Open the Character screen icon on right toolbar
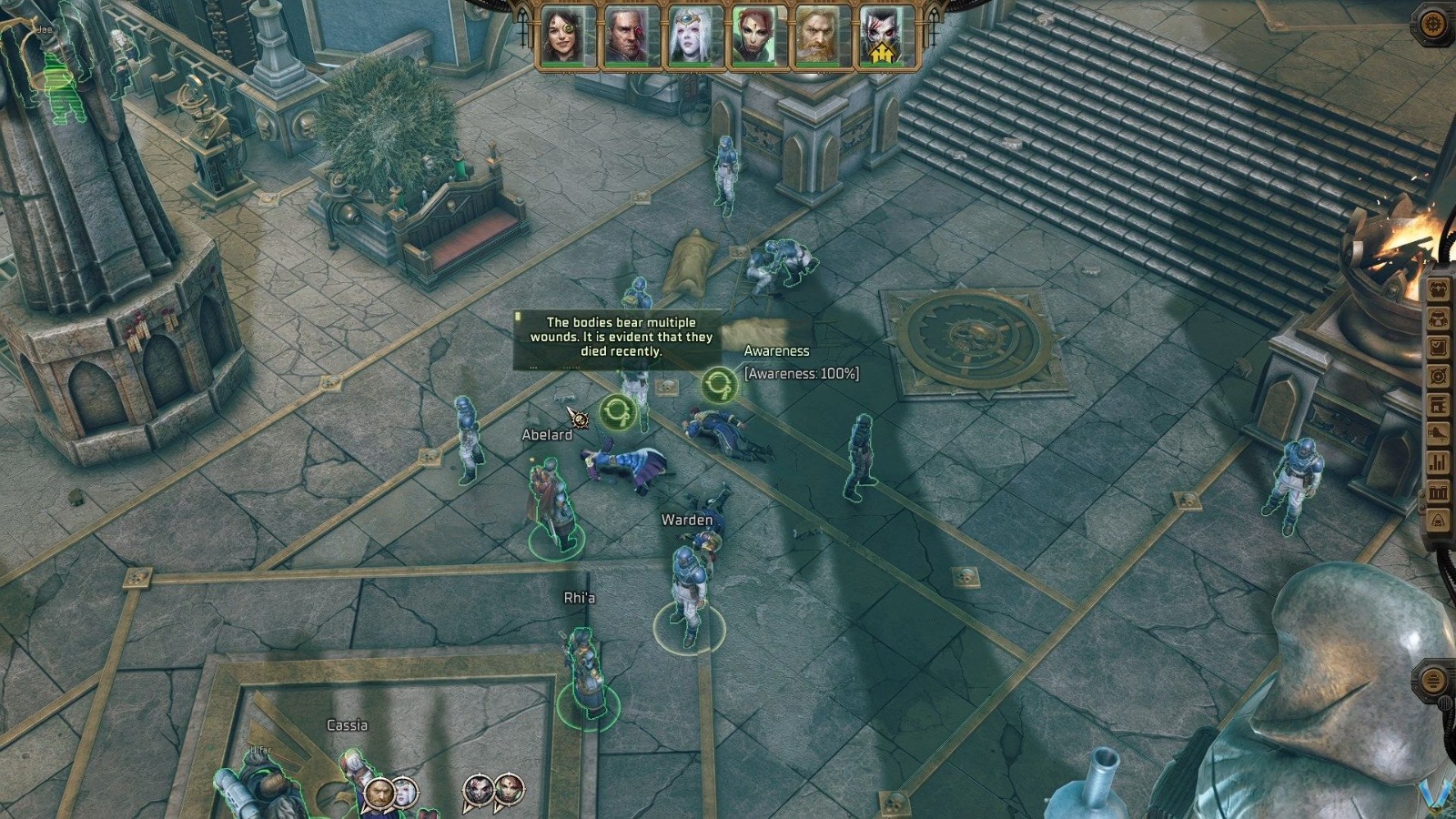The height and width of the screenshot is (819, 1456). click(x=1439, y=289)
